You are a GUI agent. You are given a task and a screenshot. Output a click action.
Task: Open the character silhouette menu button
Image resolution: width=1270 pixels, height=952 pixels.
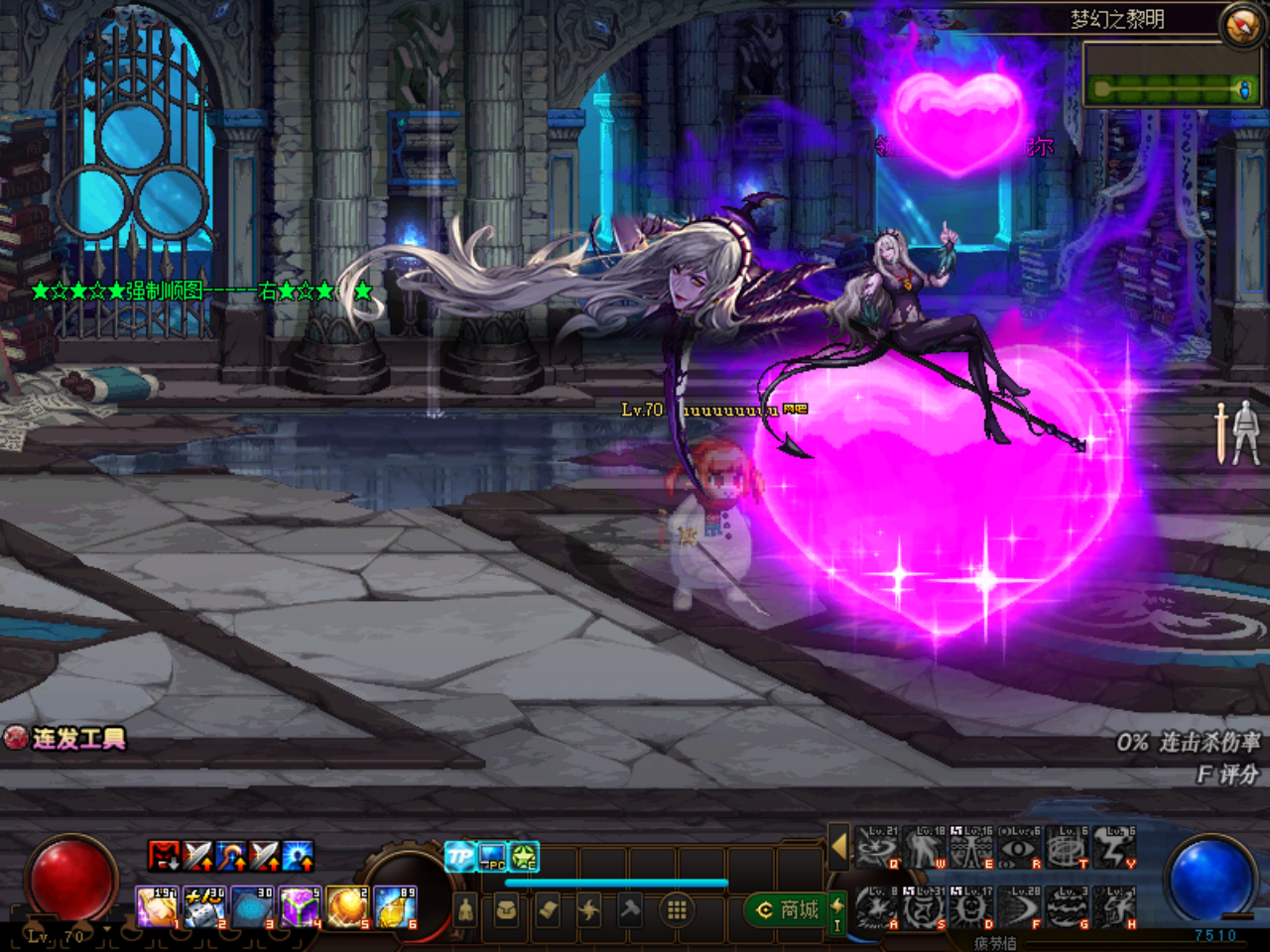coord(465,909)
